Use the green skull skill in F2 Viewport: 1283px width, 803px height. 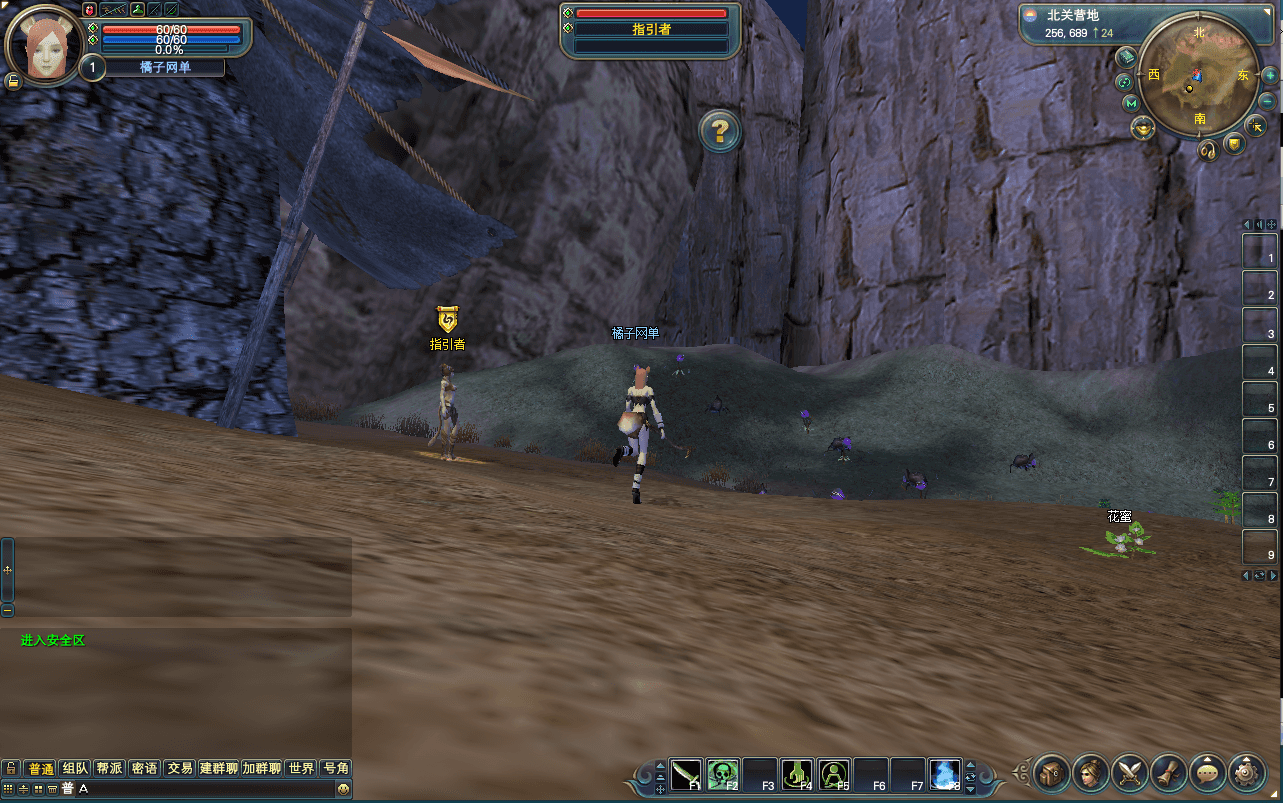click(x=723, y=774)
